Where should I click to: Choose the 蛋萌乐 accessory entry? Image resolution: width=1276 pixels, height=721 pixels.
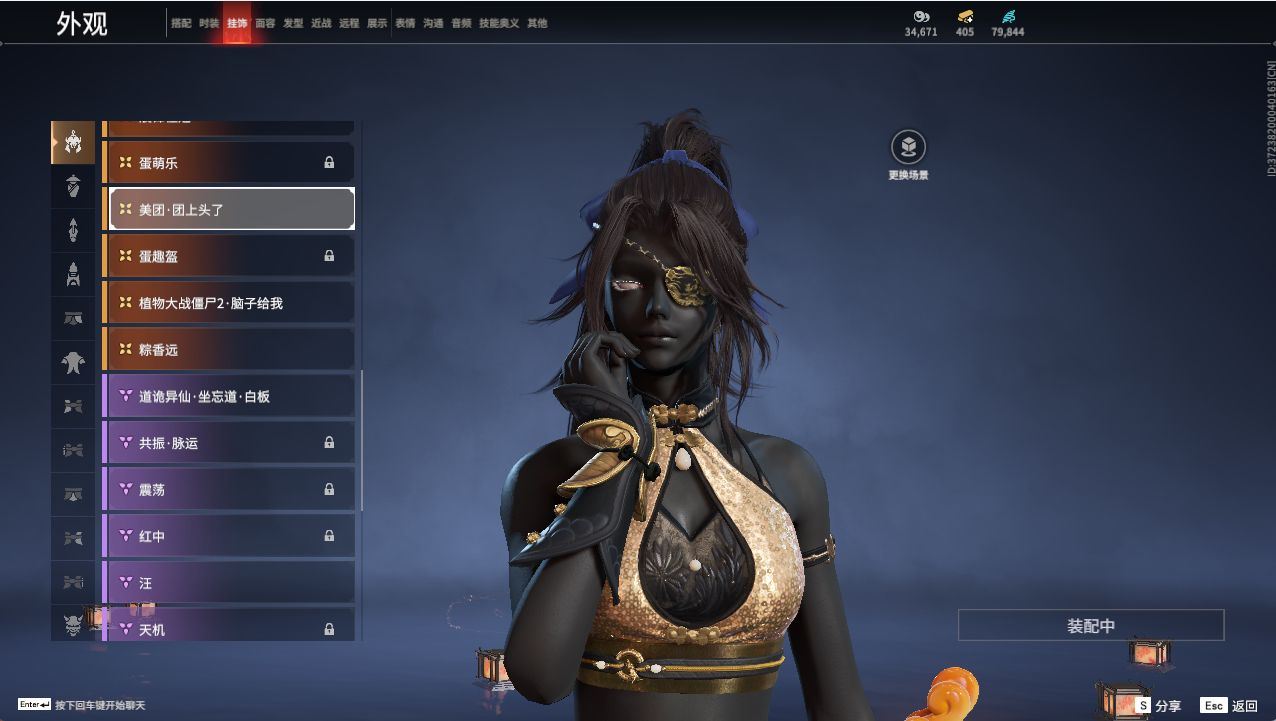click(x=229, y=162)
